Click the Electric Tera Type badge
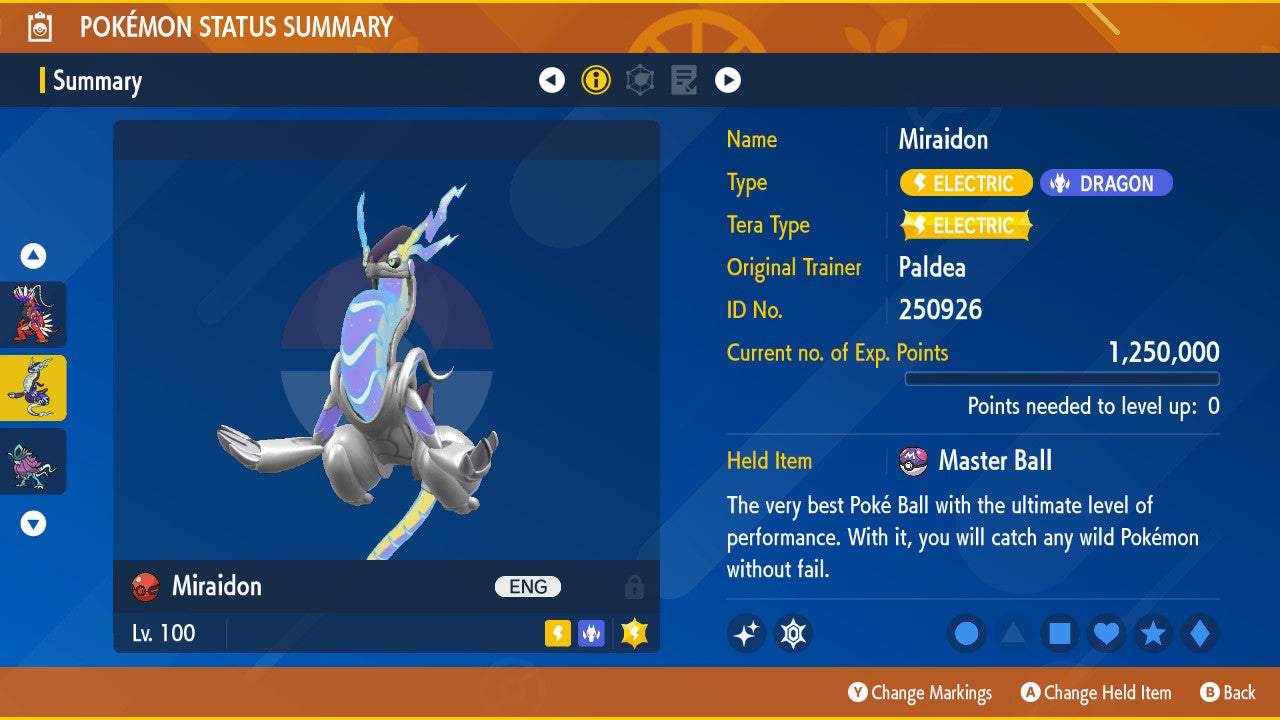Screen dimensions: 1280x720 [966, 226]
